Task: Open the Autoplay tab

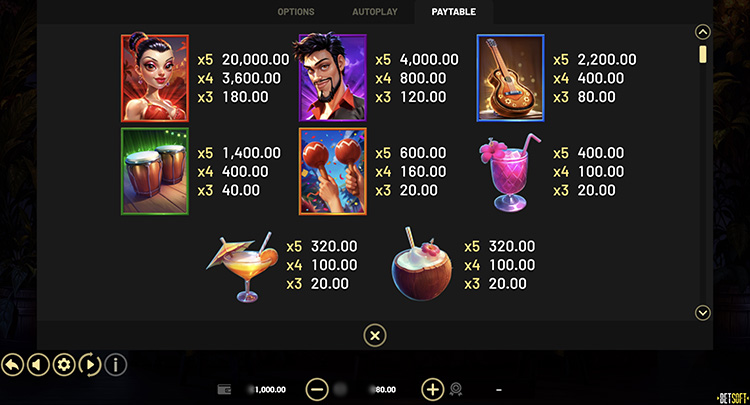Action: (x=374, y=12)
